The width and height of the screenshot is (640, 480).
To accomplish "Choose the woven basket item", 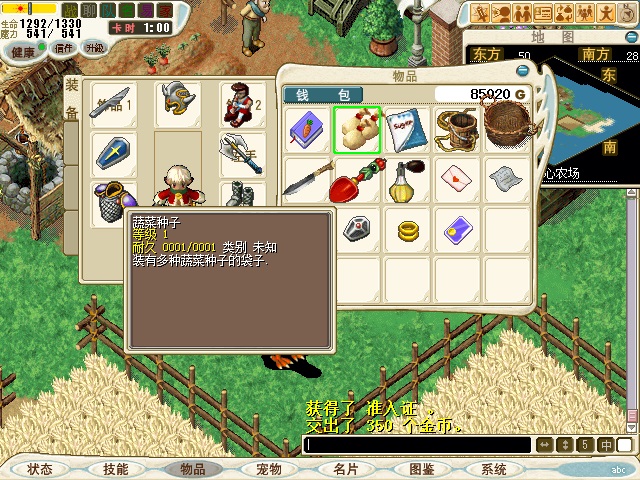I will click(x=507, y=127).
